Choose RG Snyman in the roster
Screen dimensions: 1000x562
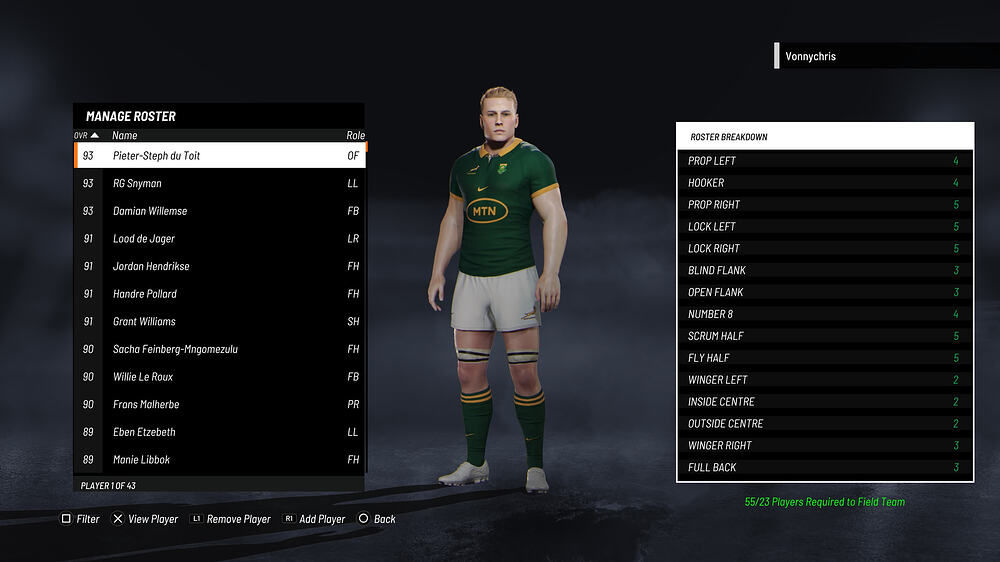[220, 184]
